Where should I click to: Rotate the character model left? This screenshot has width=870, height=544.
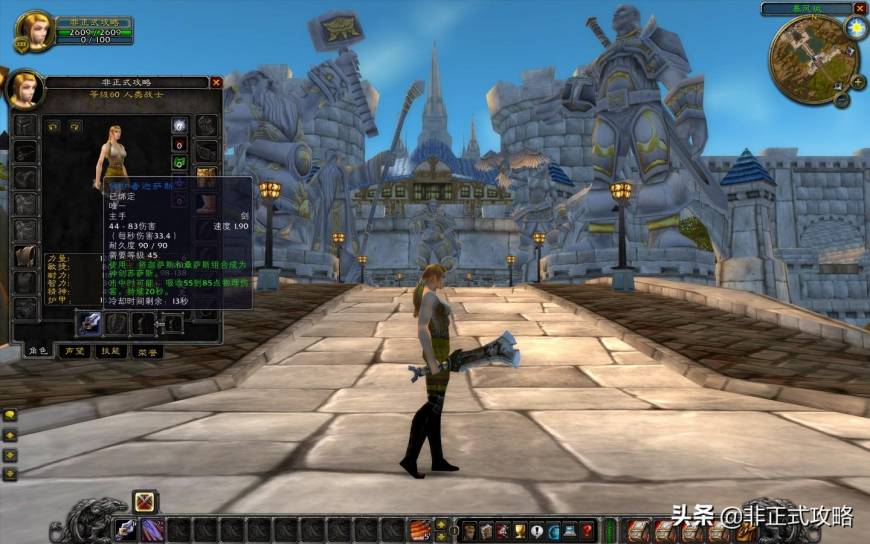point(51,126)
